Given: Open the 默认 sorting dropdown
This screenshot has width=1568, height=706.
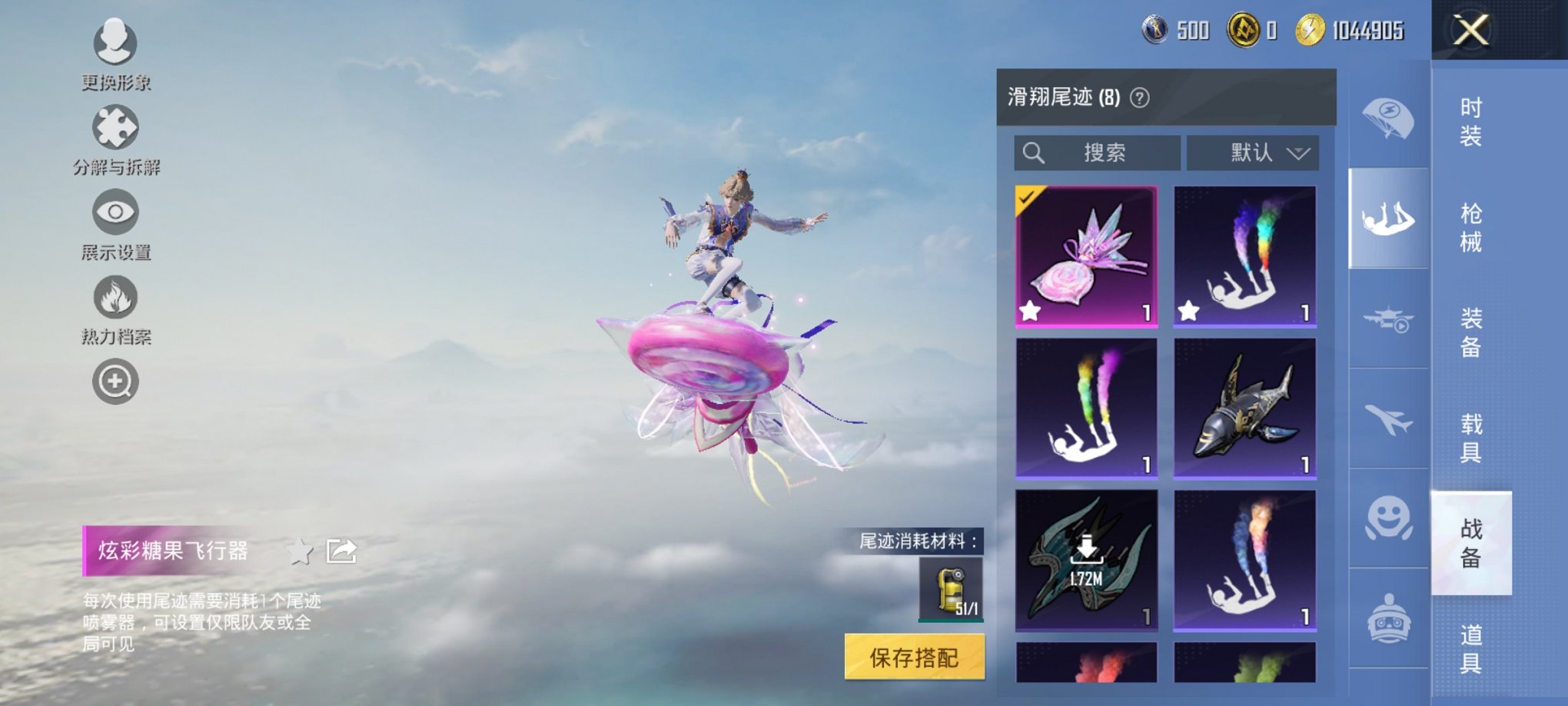Looking at the screenshot, I should [x=1253, y=152].
